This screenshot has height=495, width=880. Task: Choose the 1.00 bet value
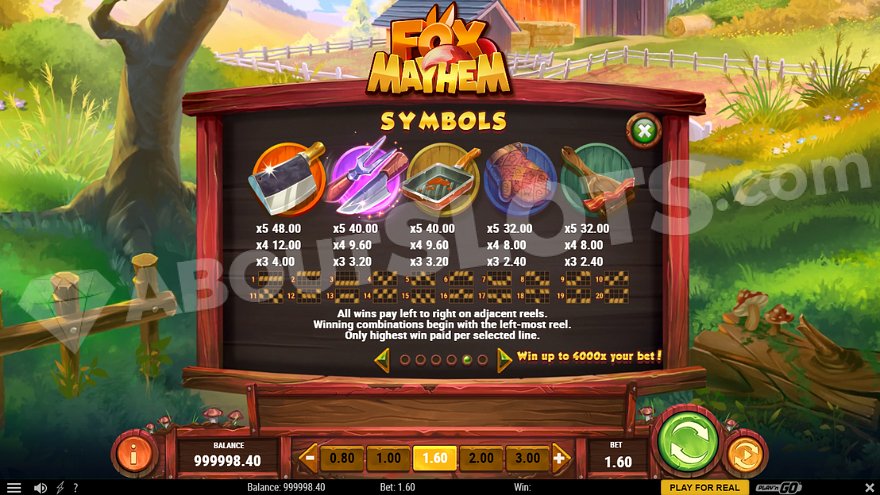point(388,459)
